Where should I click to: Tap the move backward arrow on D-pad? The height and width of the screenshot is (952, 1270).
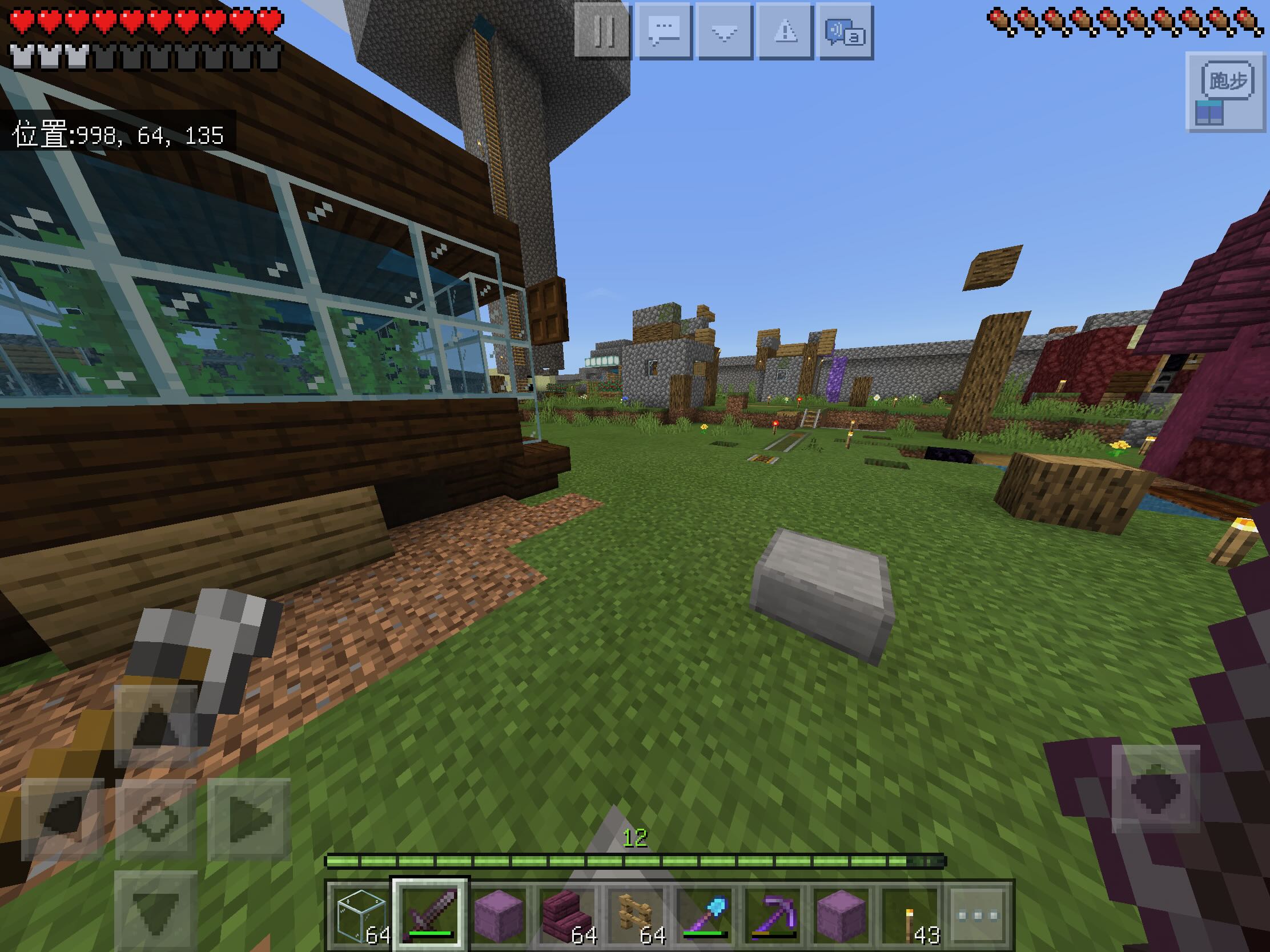[155, 910]
